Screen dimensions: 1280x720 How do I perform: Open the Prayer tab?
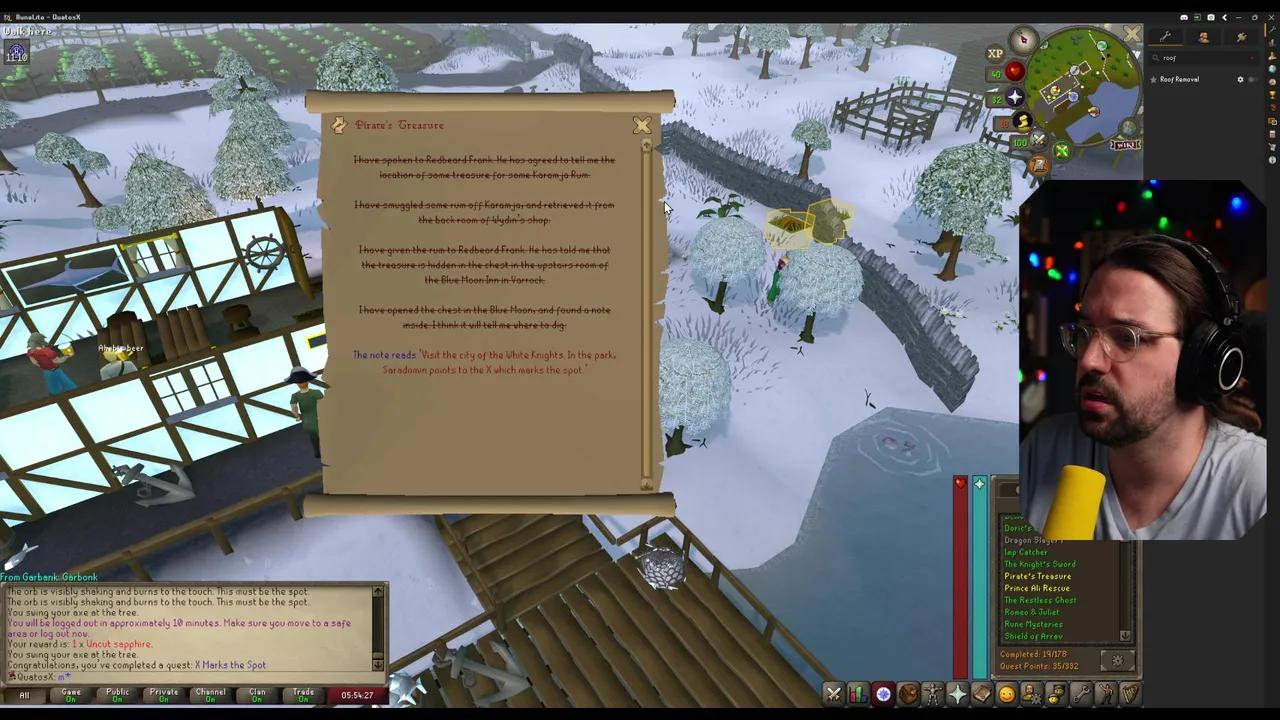tap(959, 692)
